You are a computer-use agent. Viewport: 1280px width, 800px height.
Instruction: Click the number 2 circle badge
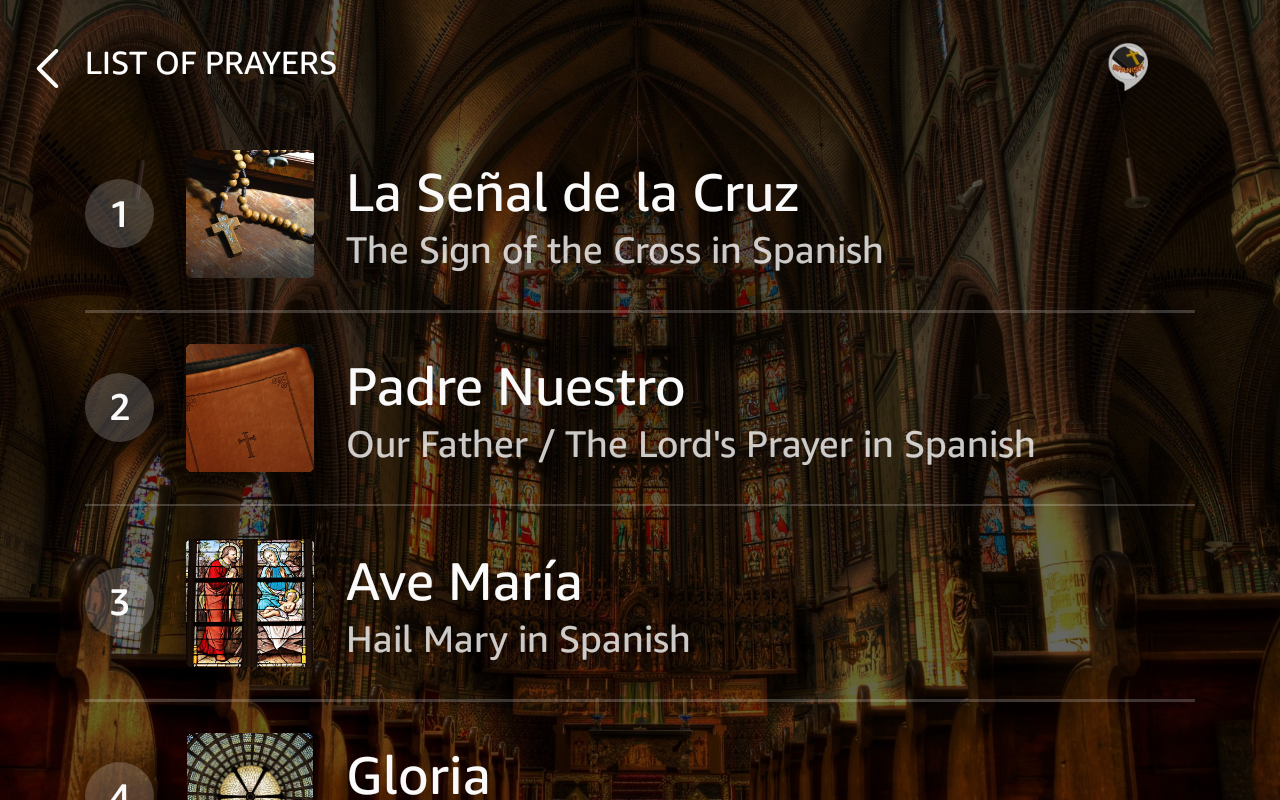click(x=120, y=407)
